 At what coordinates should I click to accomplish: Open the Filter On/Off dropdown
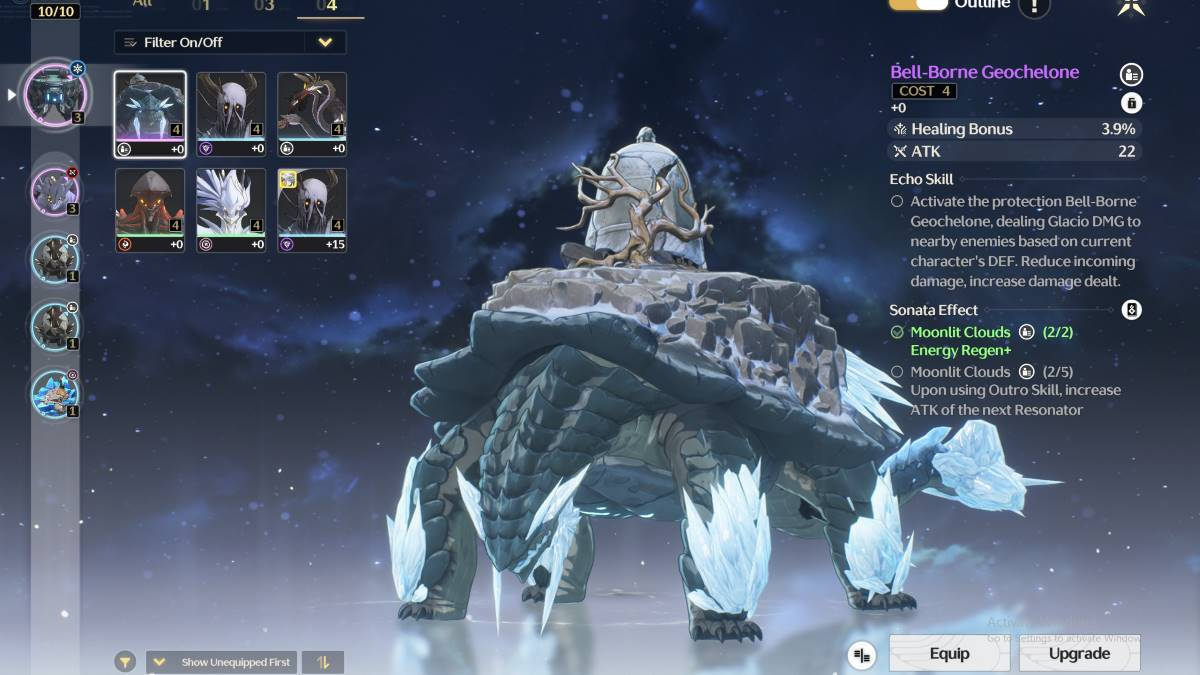point(230,42)
